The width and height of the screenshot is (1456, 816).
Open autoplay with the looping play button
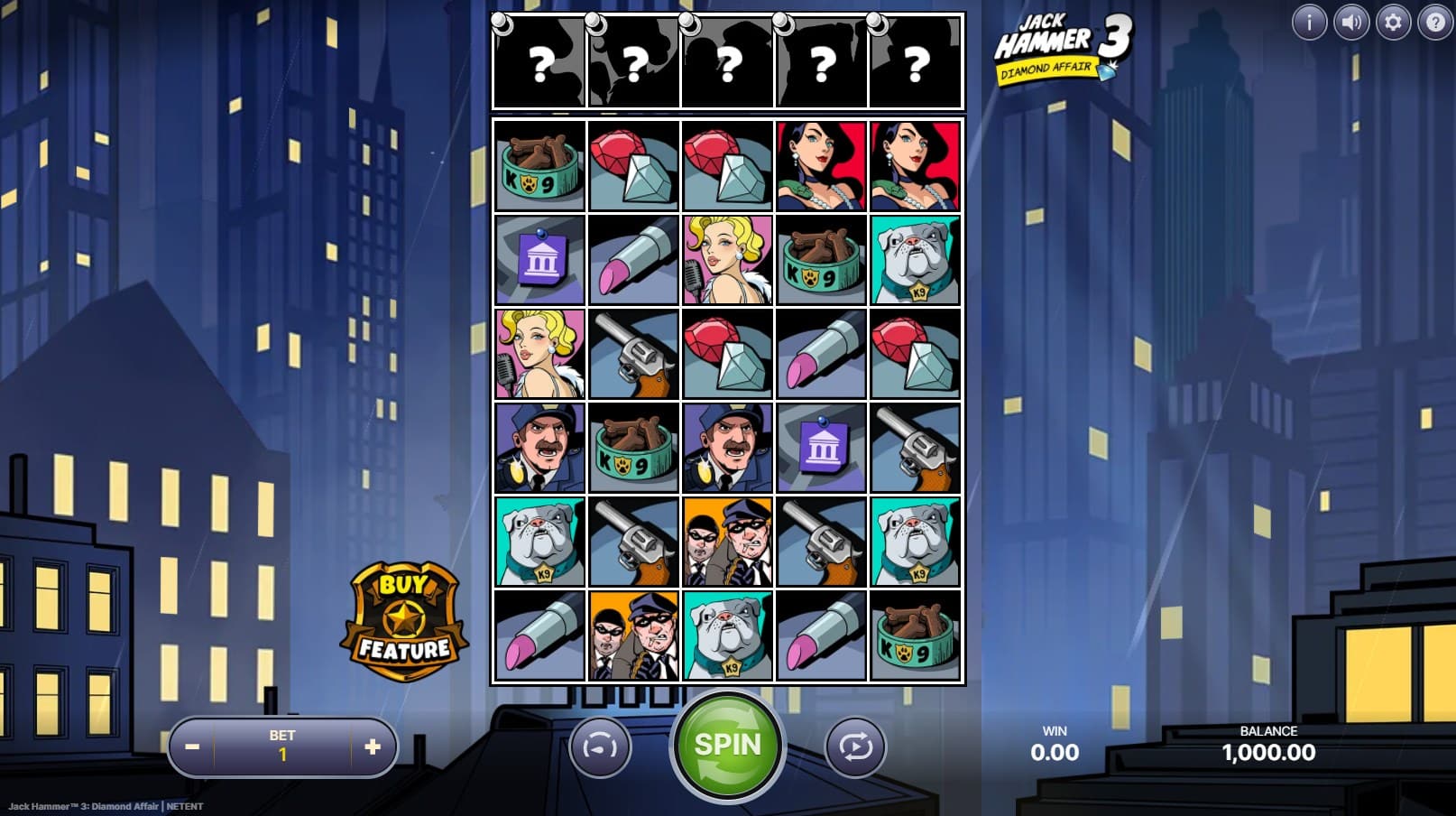pos(855,746)
